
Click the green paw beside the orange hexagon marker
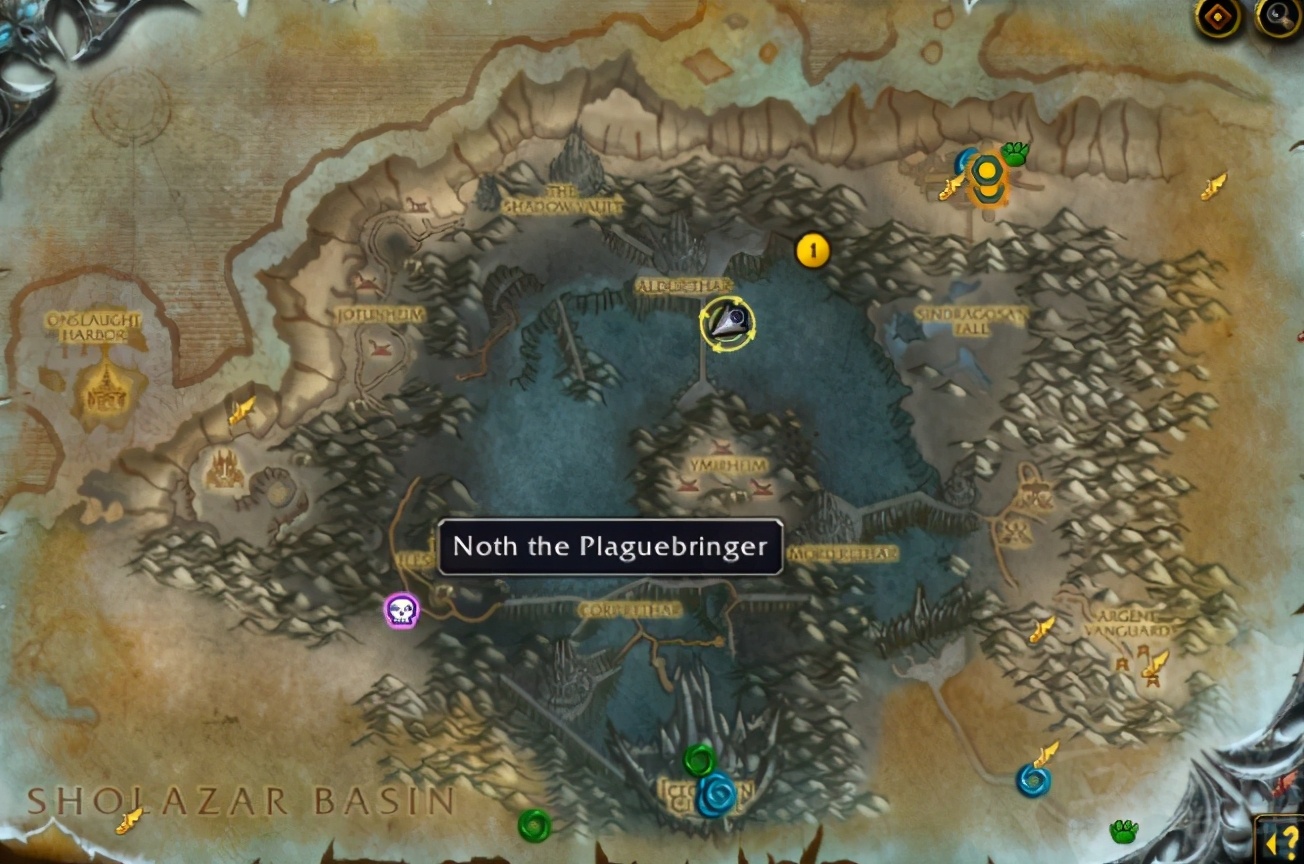(x=1016, y=154)
